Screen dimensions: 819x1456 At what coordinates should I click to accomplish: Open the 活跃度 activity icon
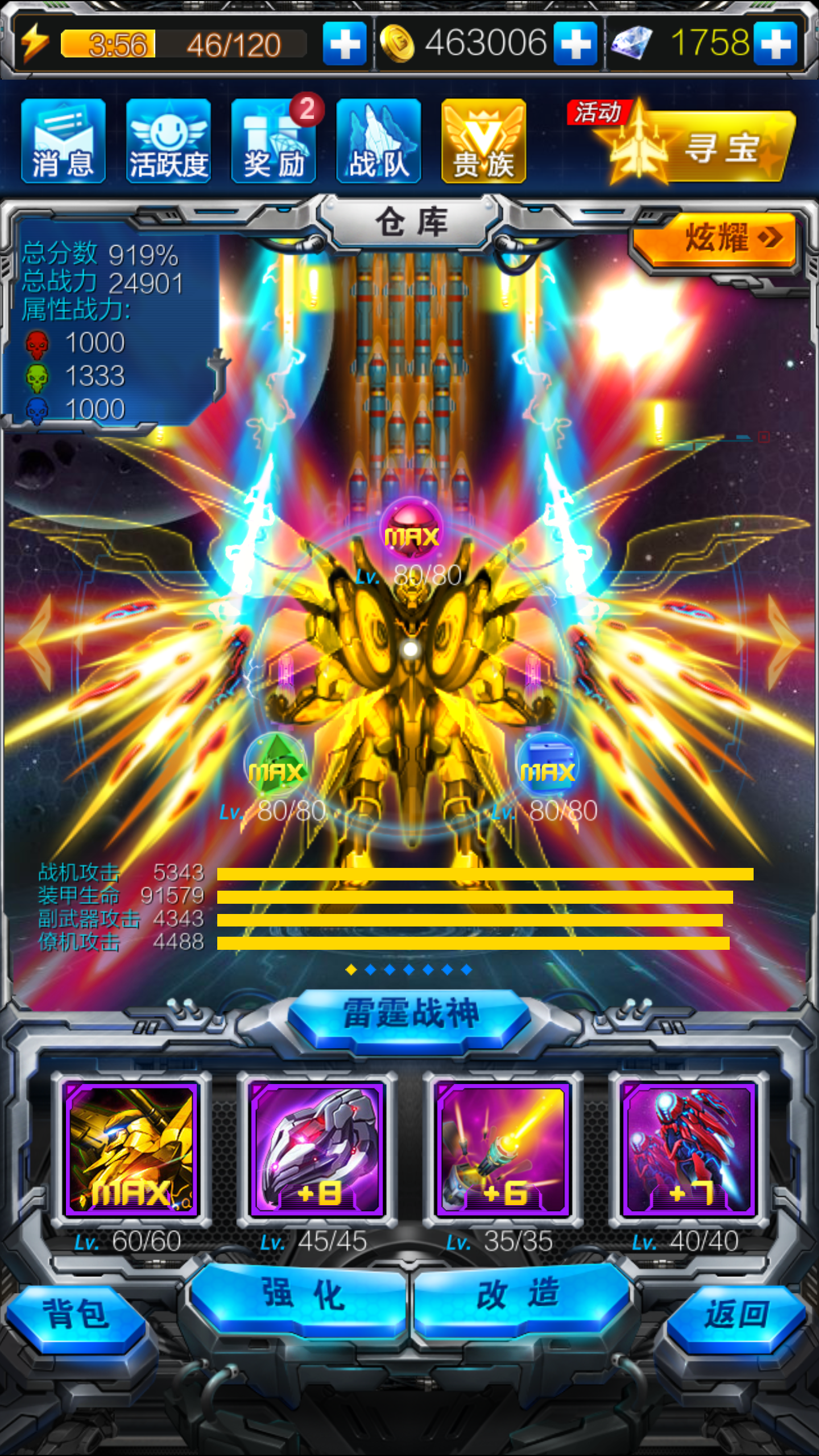(x=168, y=140)
